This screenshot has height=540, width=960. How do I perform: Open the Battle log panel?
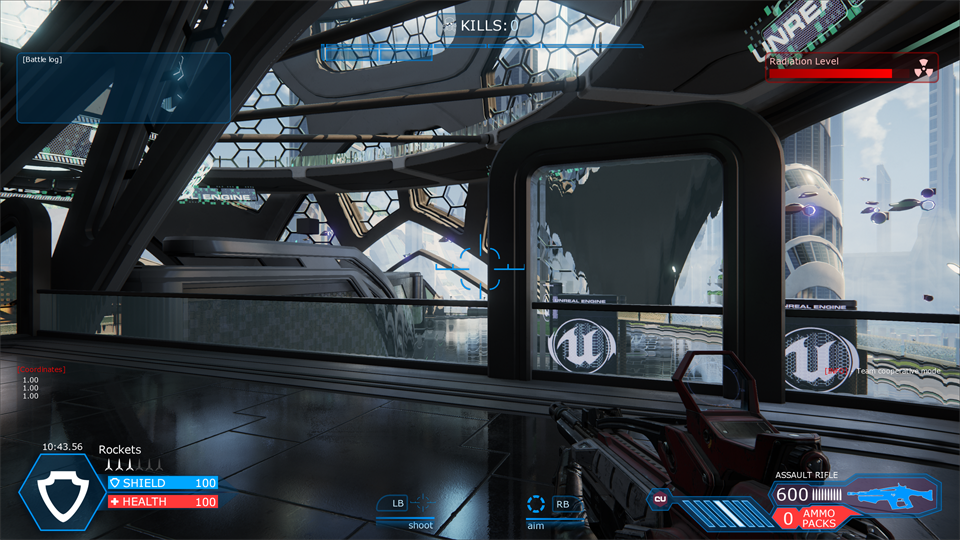[x=124, y=87]
